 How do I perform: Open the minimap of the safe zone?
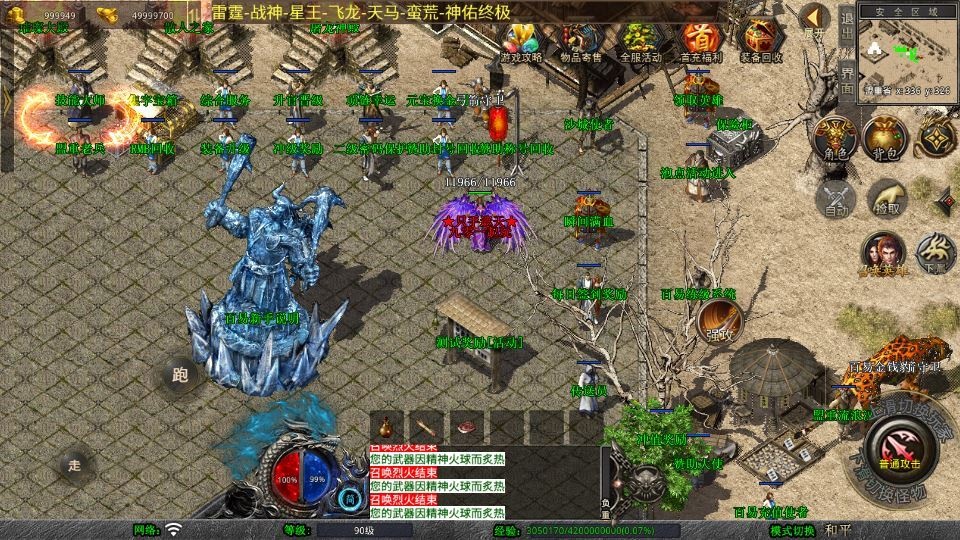coord(906,55)
